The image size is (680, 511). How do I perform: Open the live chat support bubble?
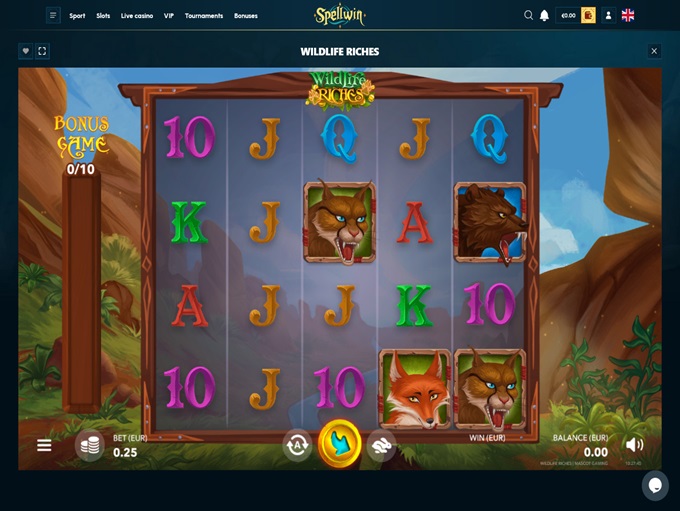click(655, 485)
